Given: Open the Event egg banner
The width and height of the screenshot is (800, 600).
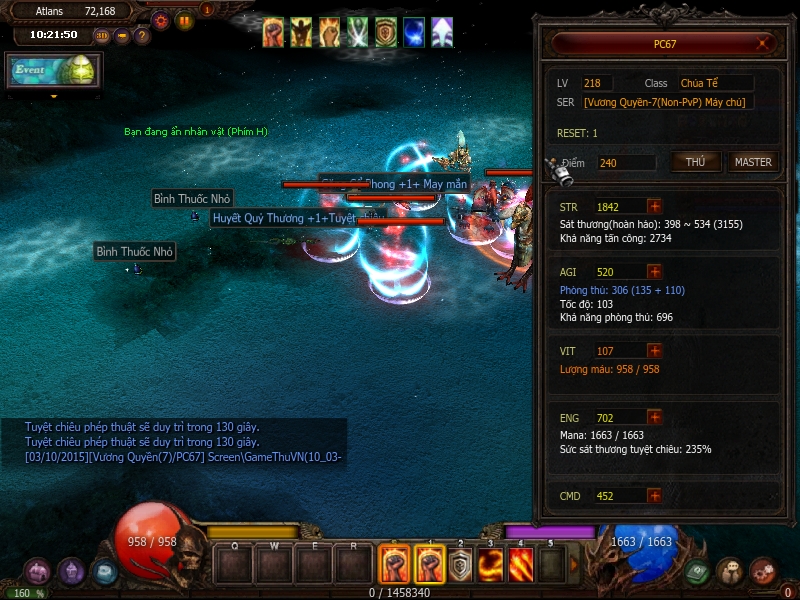Looking at the screenshot, I should click(52, 71).
